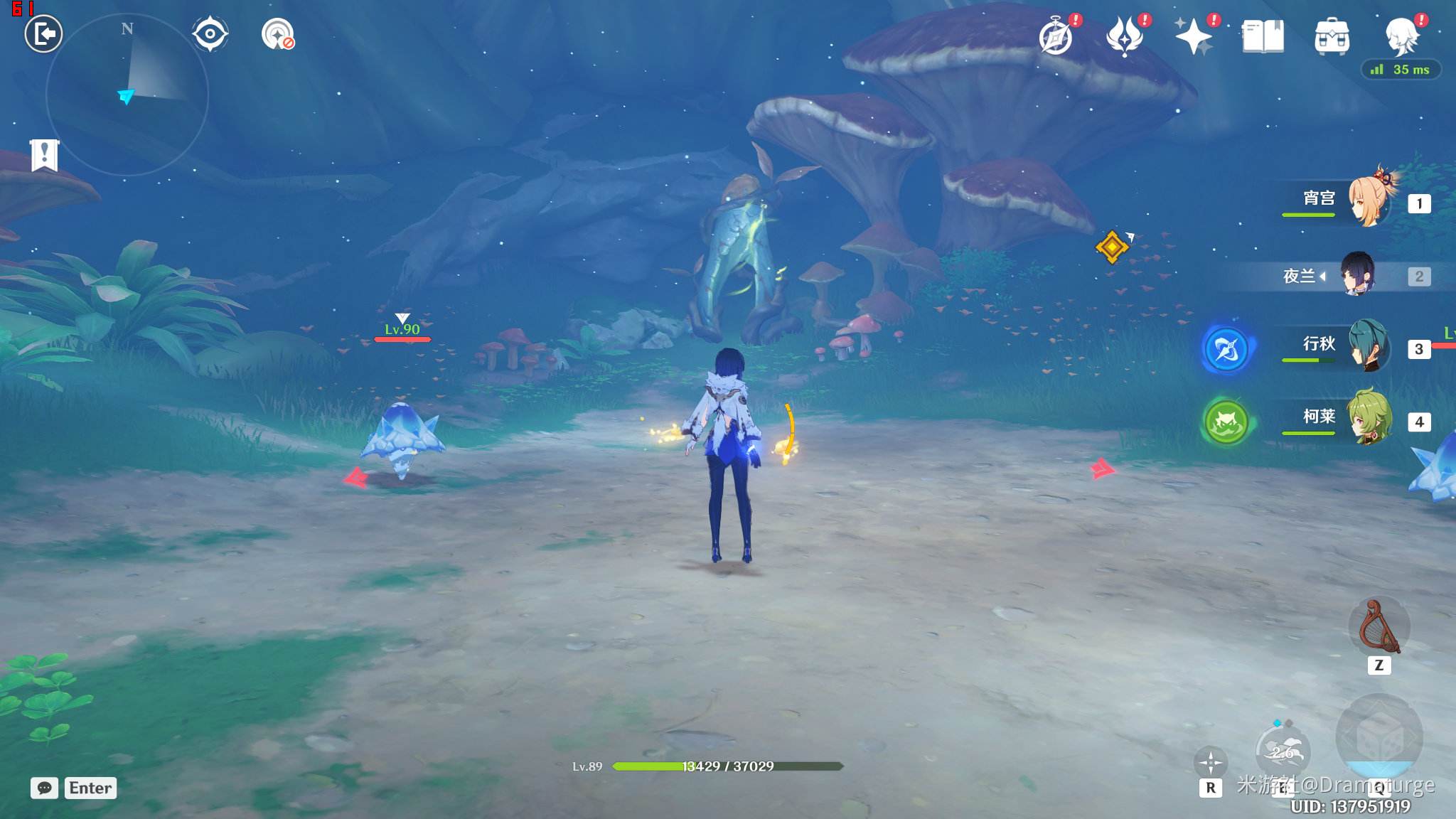Open the compass Adventure Handbook icon
The image size is (1456, 819).
[x=1056, y=37]
